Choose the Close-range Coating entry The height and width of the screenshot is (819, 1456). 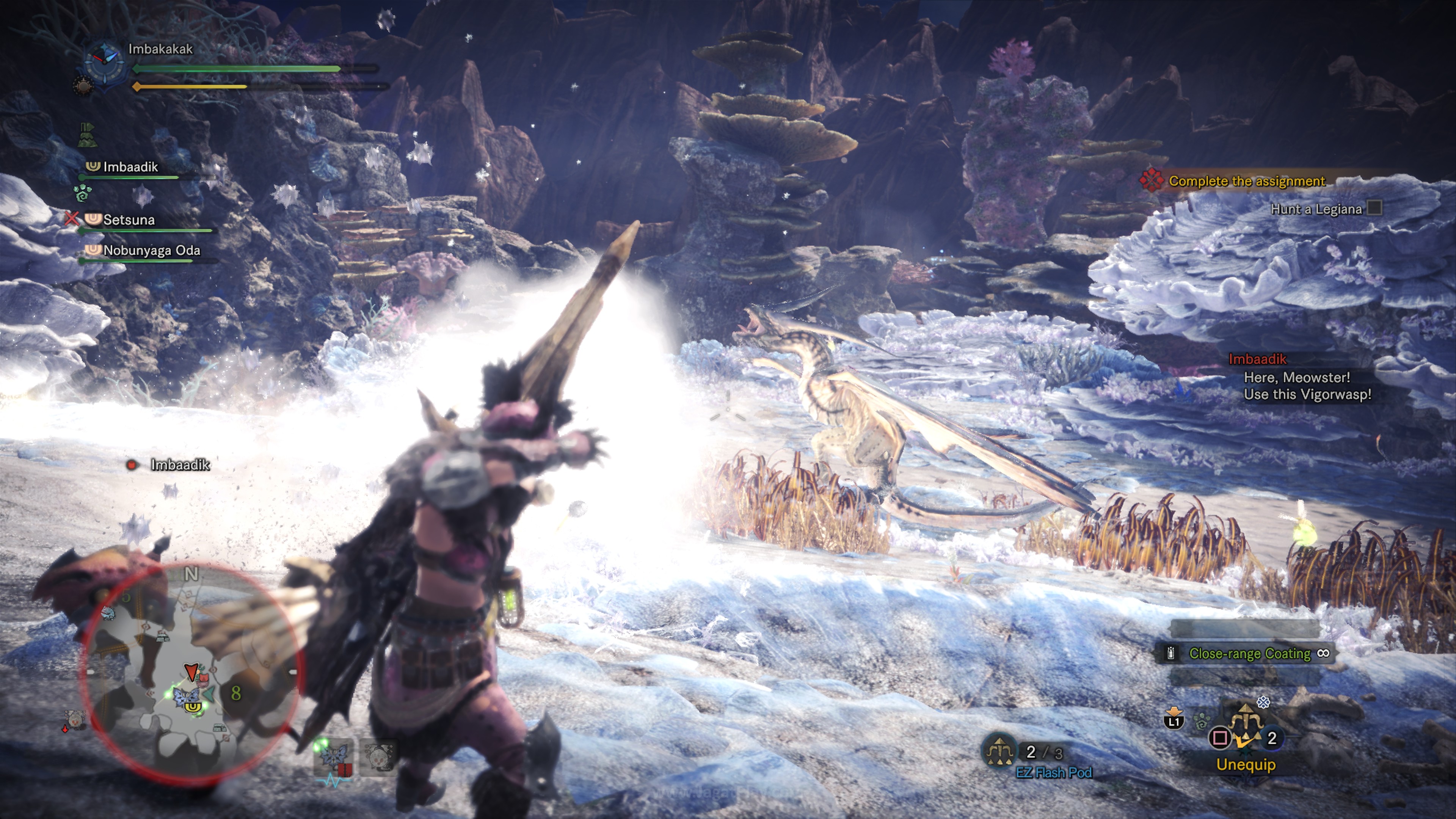coord(1249,653)
